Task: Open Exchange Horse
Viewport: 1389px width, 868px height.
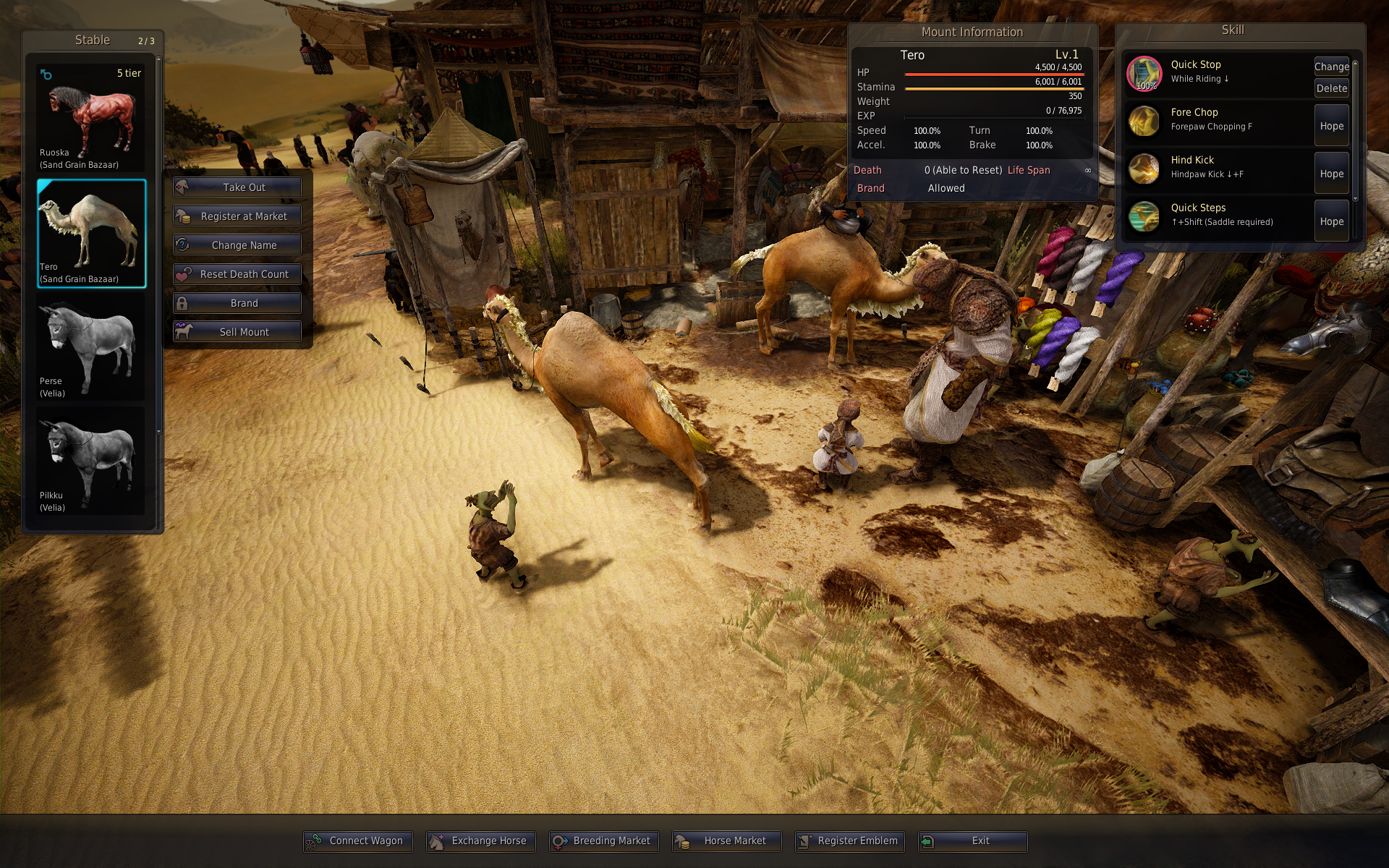Action: tap(481, 841)
